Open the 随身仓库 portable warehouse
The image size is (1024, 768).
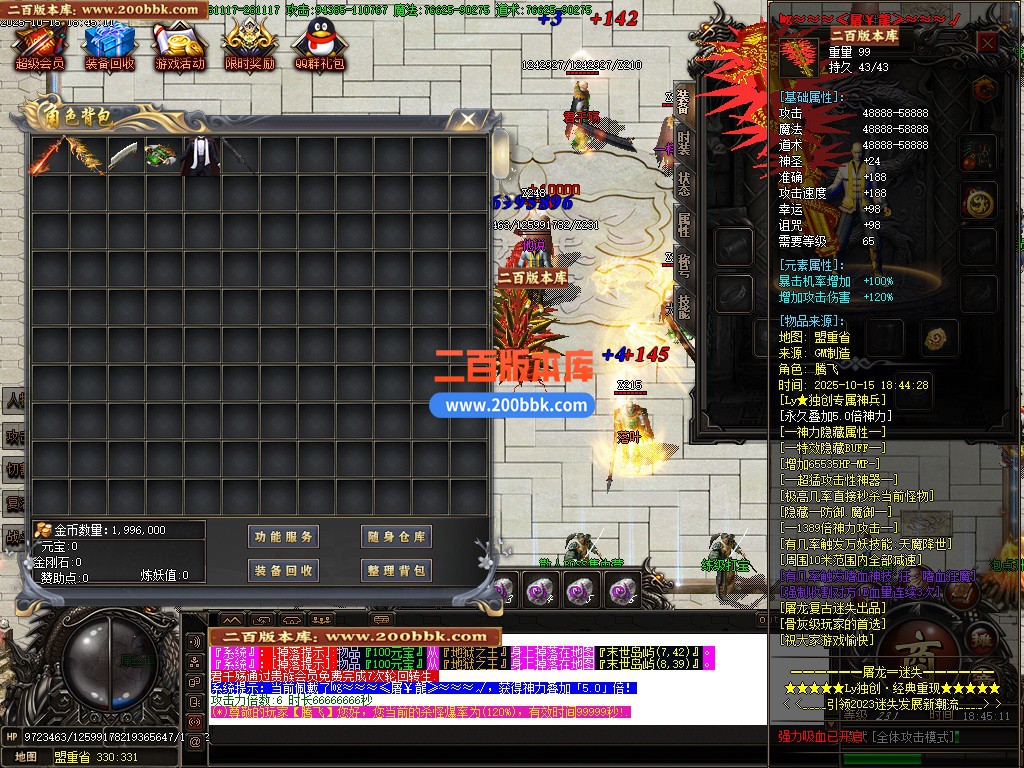396,537
